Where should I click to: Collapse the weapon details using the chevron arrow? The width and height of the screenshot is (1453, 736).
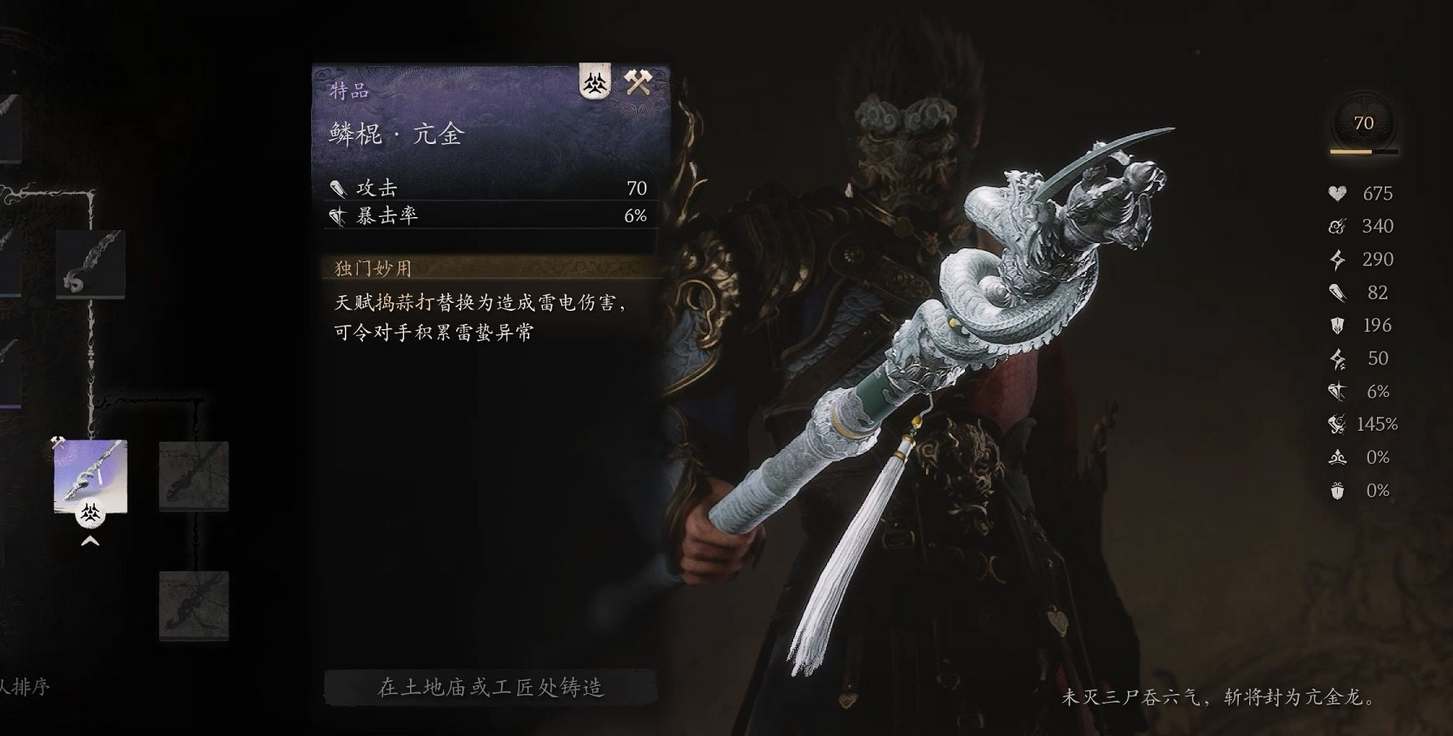point(91,540)
